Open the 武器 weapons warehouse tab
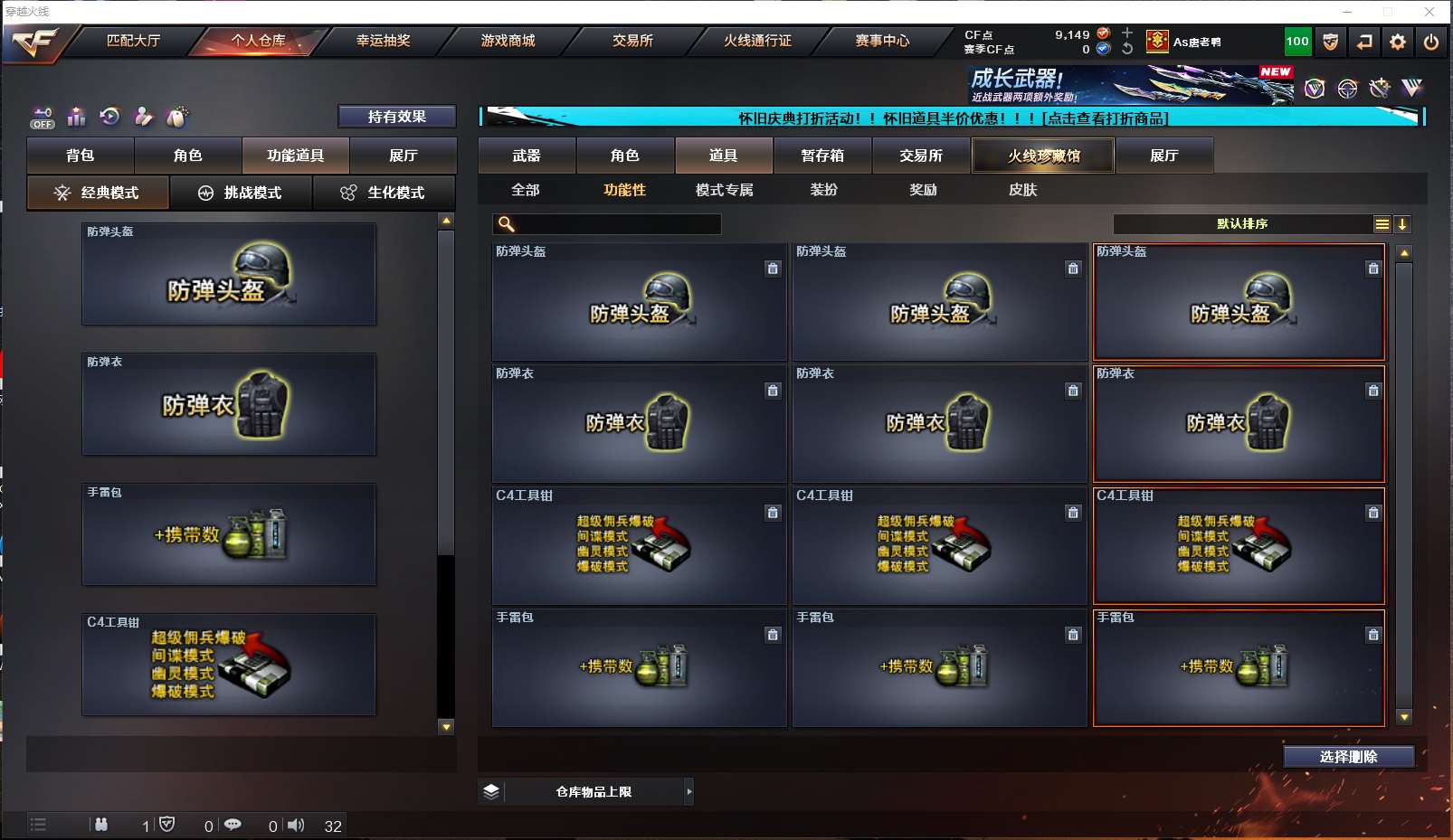 point(527,156)
